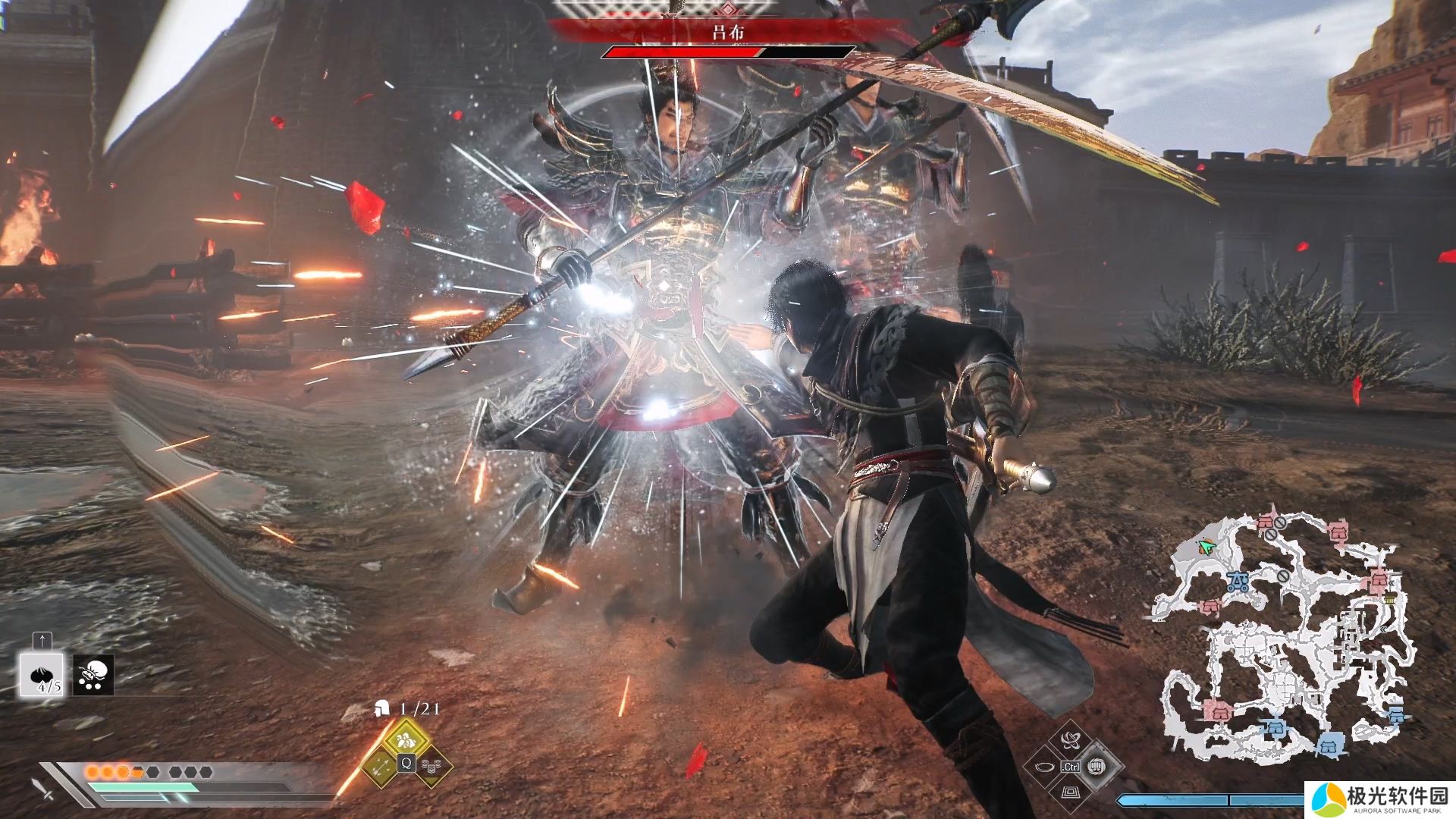The image size is (1456, 819).
Task: Choose the crossed arrows tactic diamond
Action: click(x=380, y=766)
